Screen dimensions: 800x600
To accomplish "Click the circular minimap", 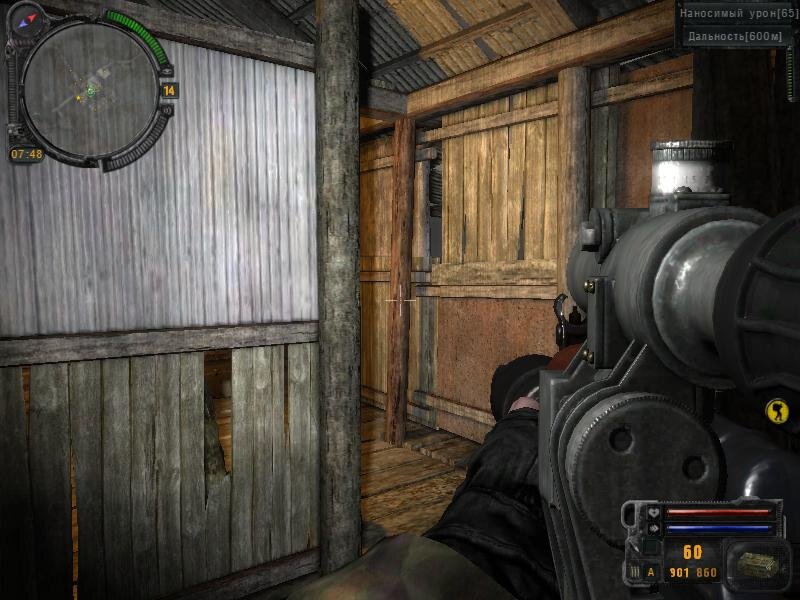I will pos(89,88).
